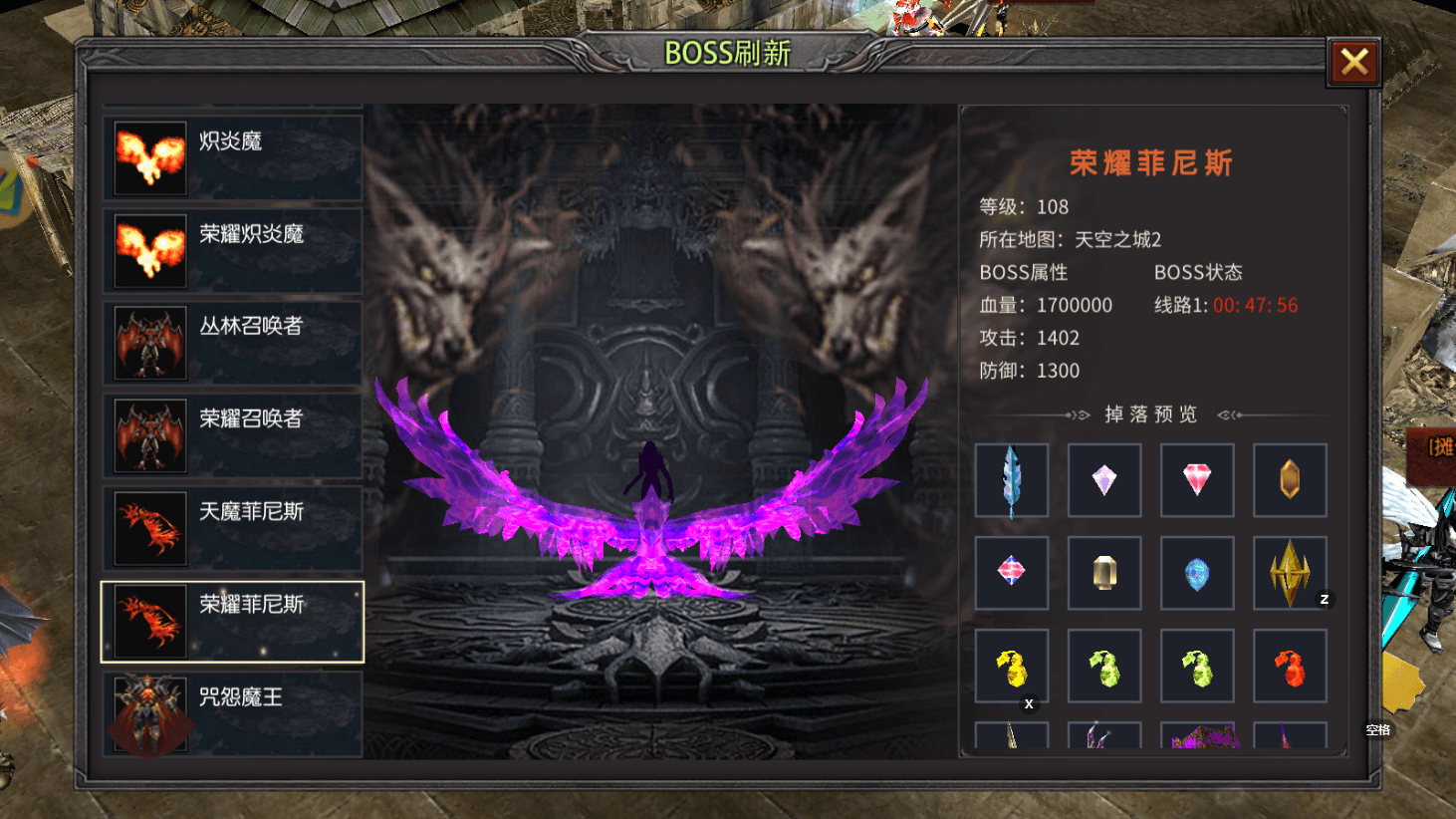Choose 荣耀炽炎魔 boss entry

click(232, 250)
